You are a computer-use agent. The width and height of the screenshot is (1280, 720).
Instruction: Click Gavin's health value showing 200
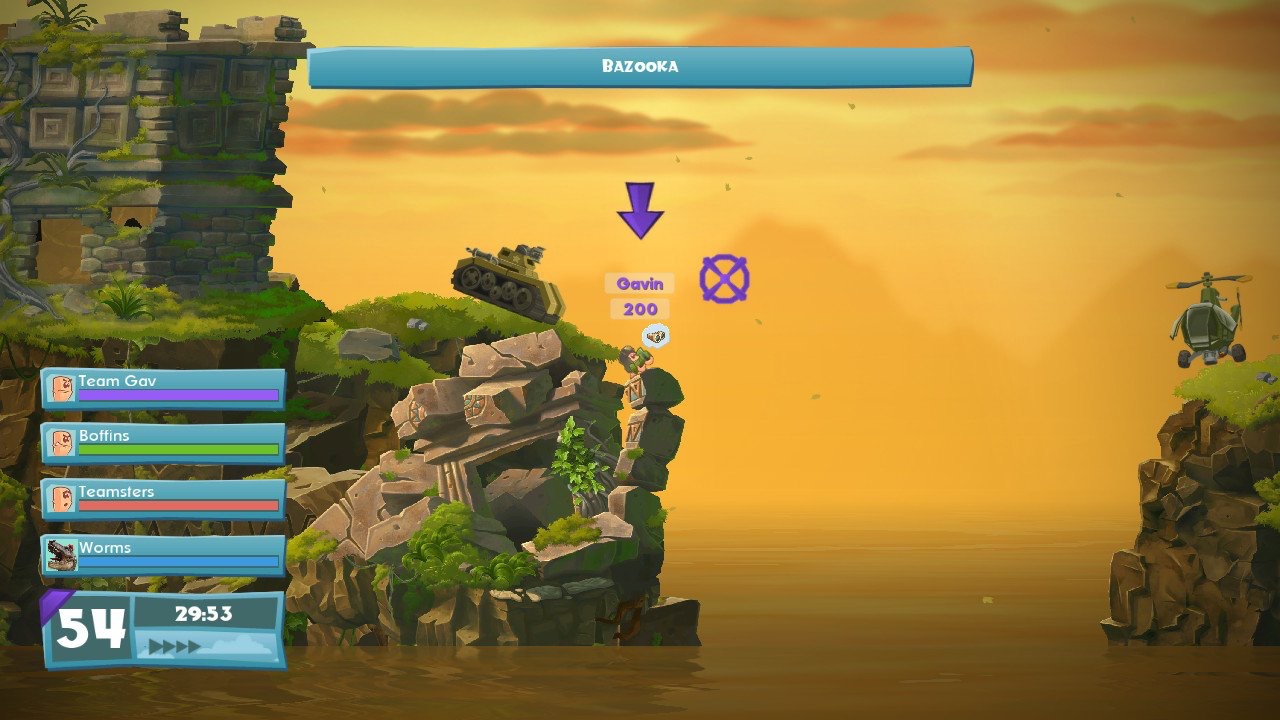click(x=641, y=308)
